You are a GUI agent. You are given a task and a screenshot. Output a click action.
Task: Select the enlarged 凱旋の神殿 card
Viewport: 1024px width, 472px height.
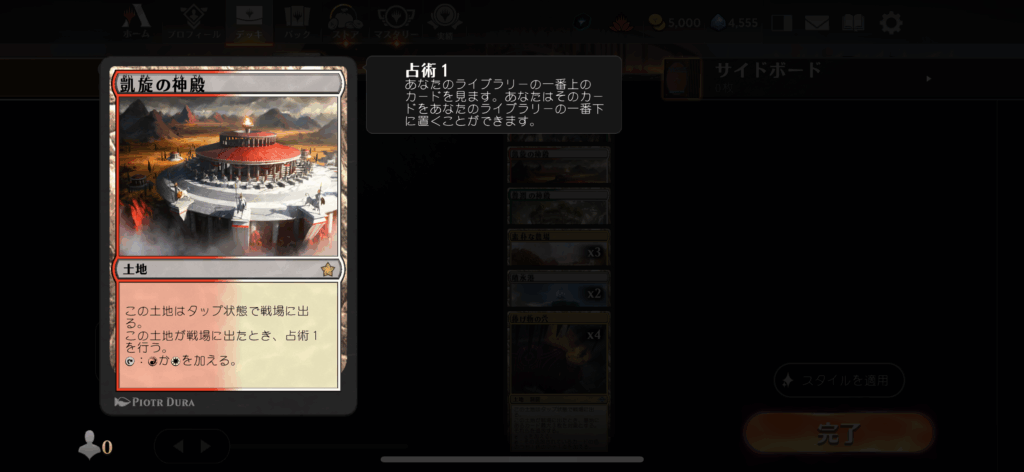(x=229, y=235)
